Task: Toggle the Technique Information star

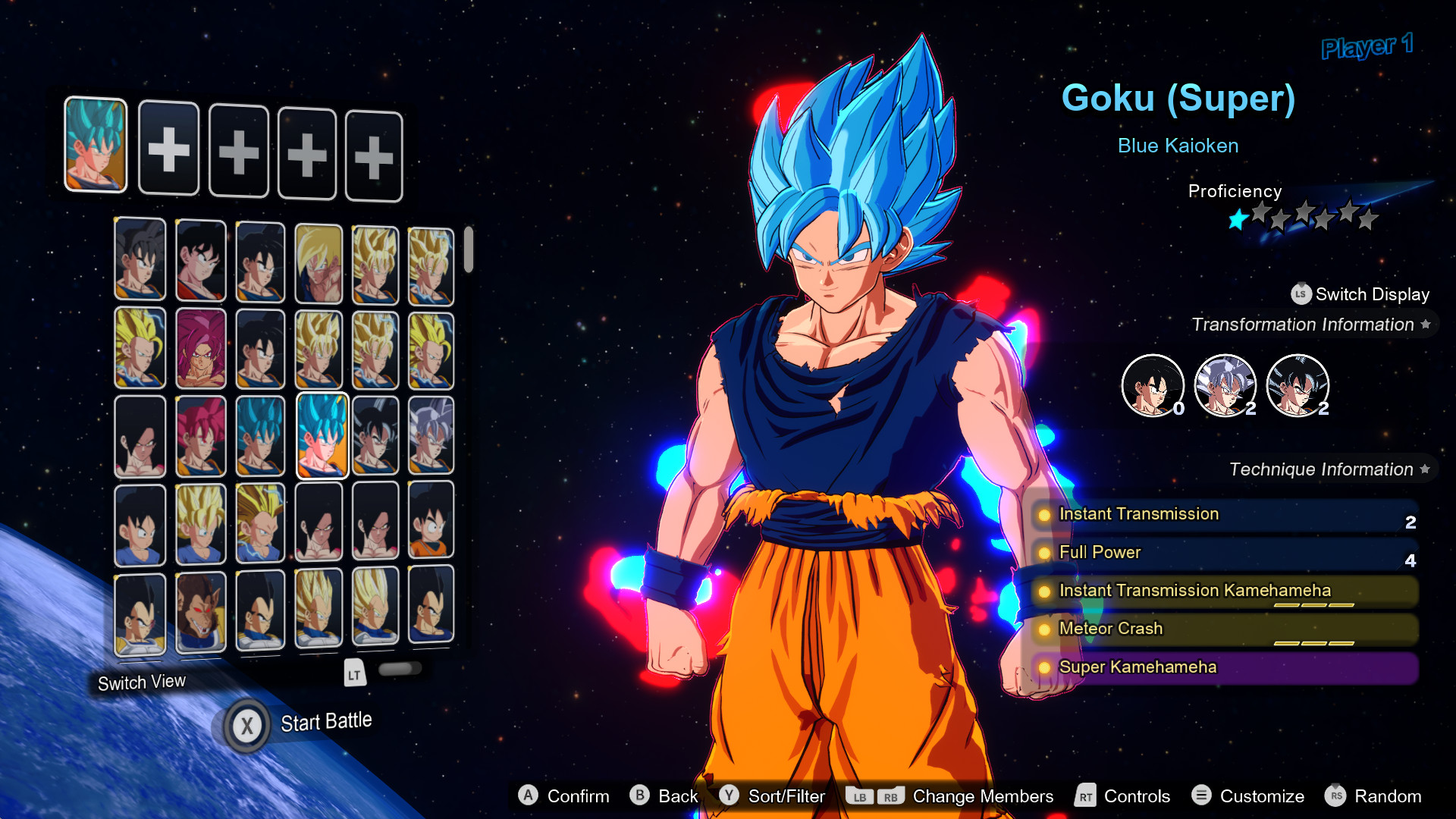Action: [x=1426, y=469]
